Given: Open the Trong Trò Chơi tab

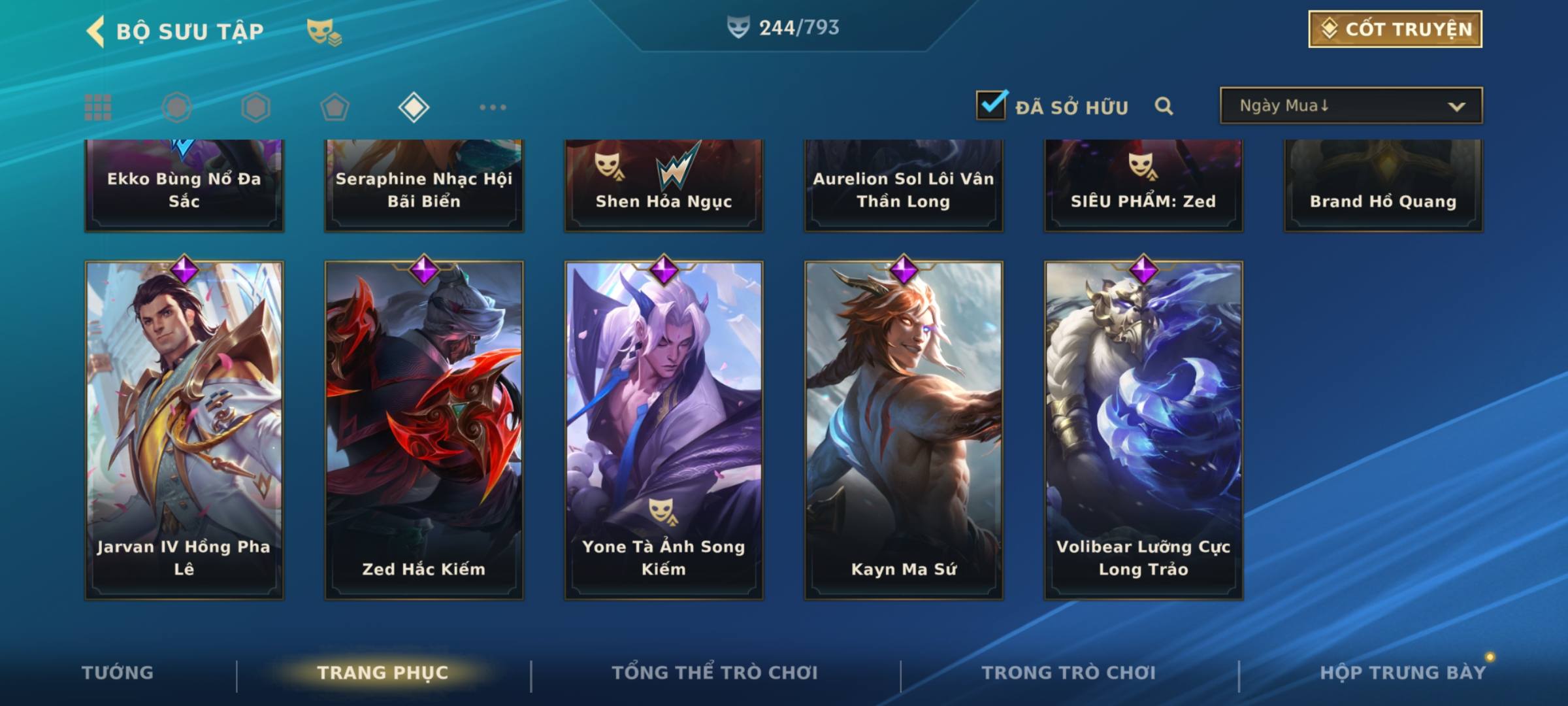Looking at the screenshot, I should [x=1069, y=673].
